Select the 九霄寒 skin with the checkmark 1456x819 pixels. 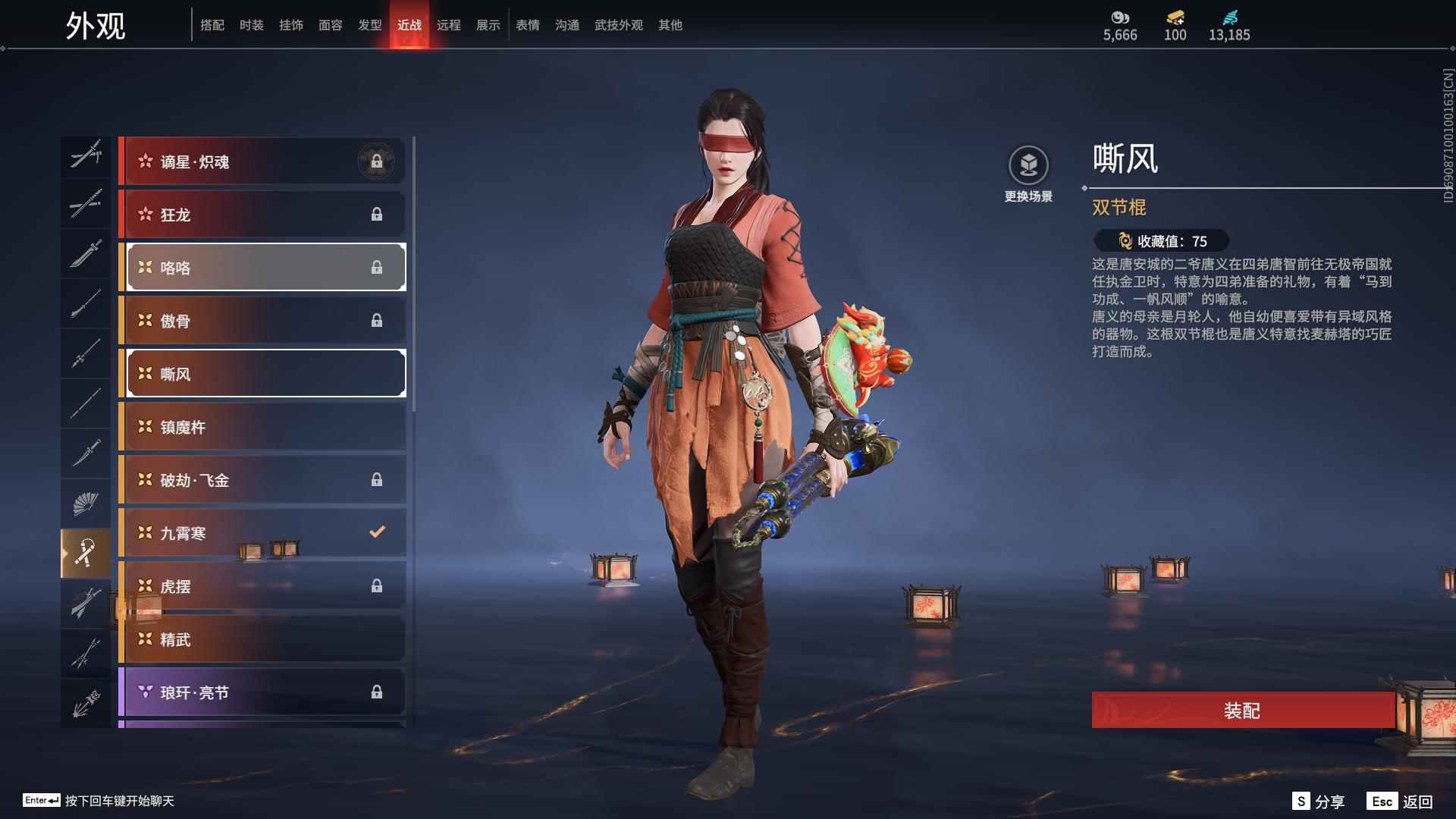[x=262, y=532]
